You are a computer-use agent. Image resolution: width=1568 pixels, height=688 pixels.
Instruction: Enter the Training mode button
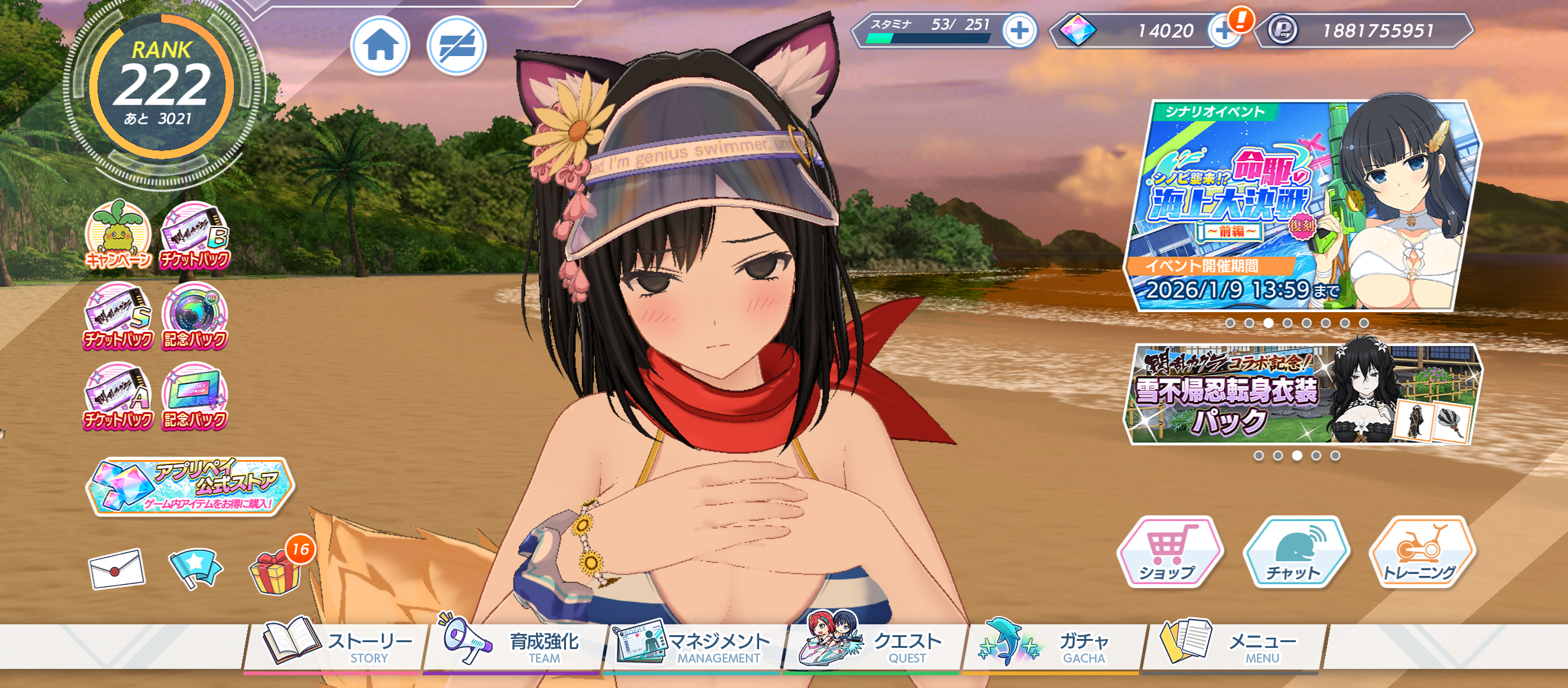coord(1421,552)
